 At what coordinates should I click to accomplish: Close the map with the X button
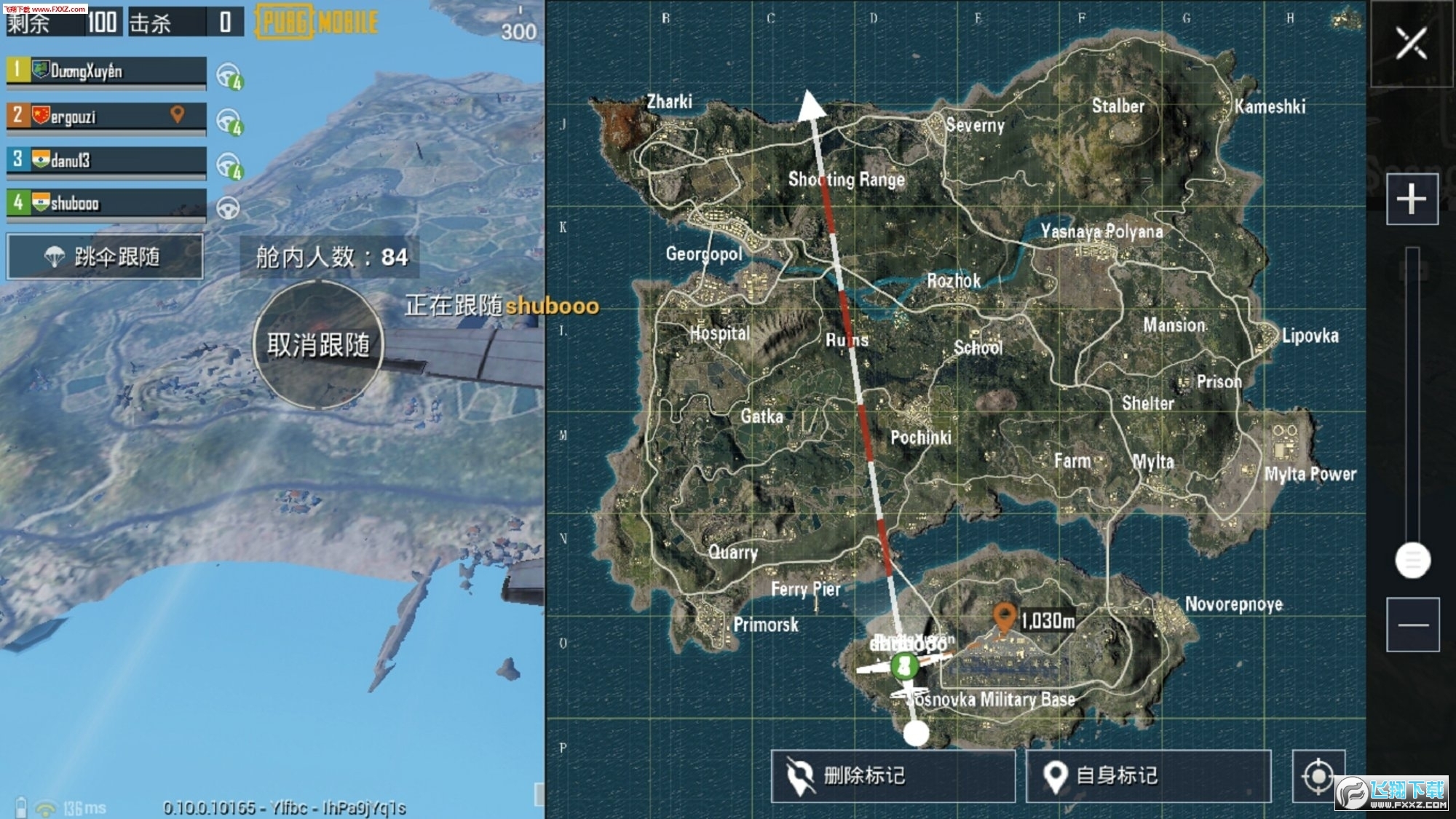pyautogui.click(x=1411, y=44)
